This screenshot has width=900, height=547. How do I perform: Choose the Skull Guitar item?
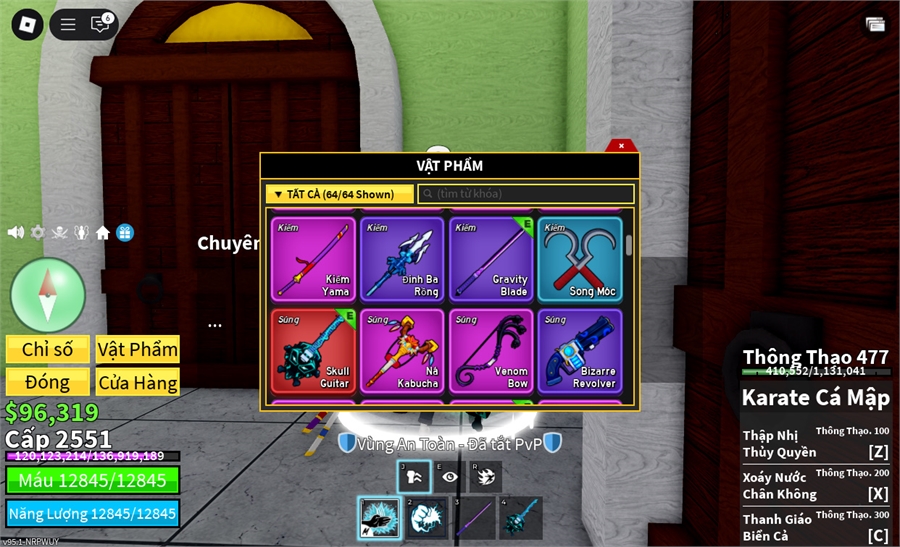(x=311, y=350)
